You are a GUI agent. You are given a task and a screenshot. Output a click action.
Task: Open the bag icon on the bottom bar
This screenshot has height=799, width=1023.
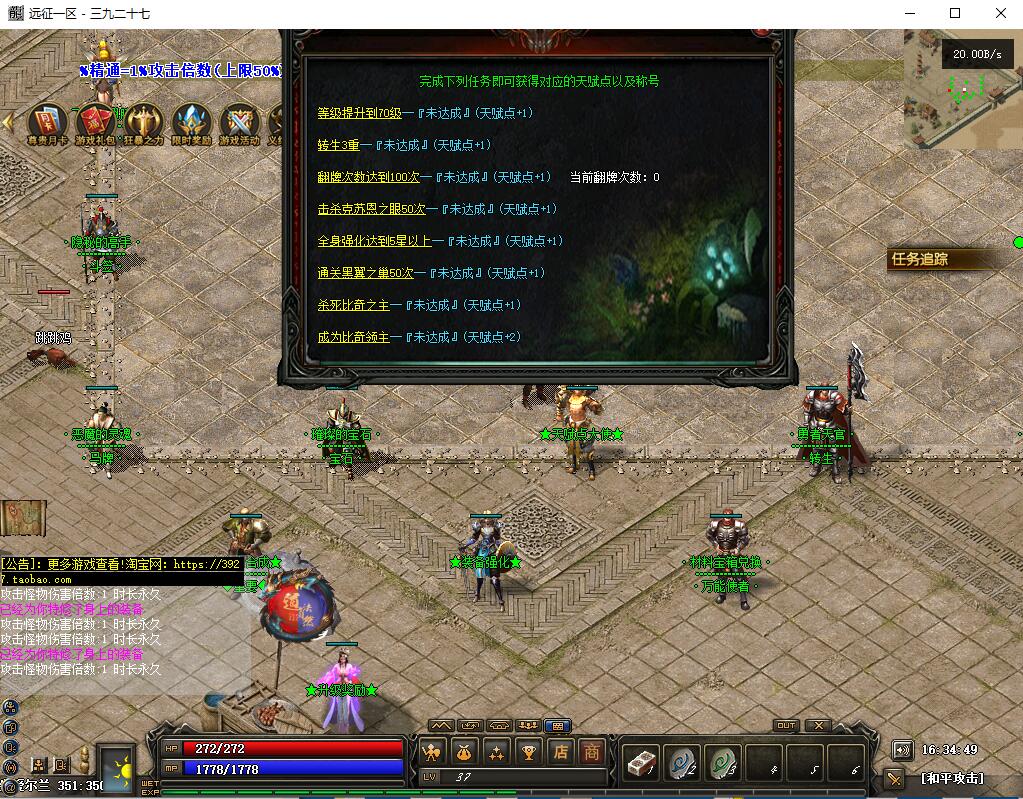pyautogui.click(x=463, y=752)
